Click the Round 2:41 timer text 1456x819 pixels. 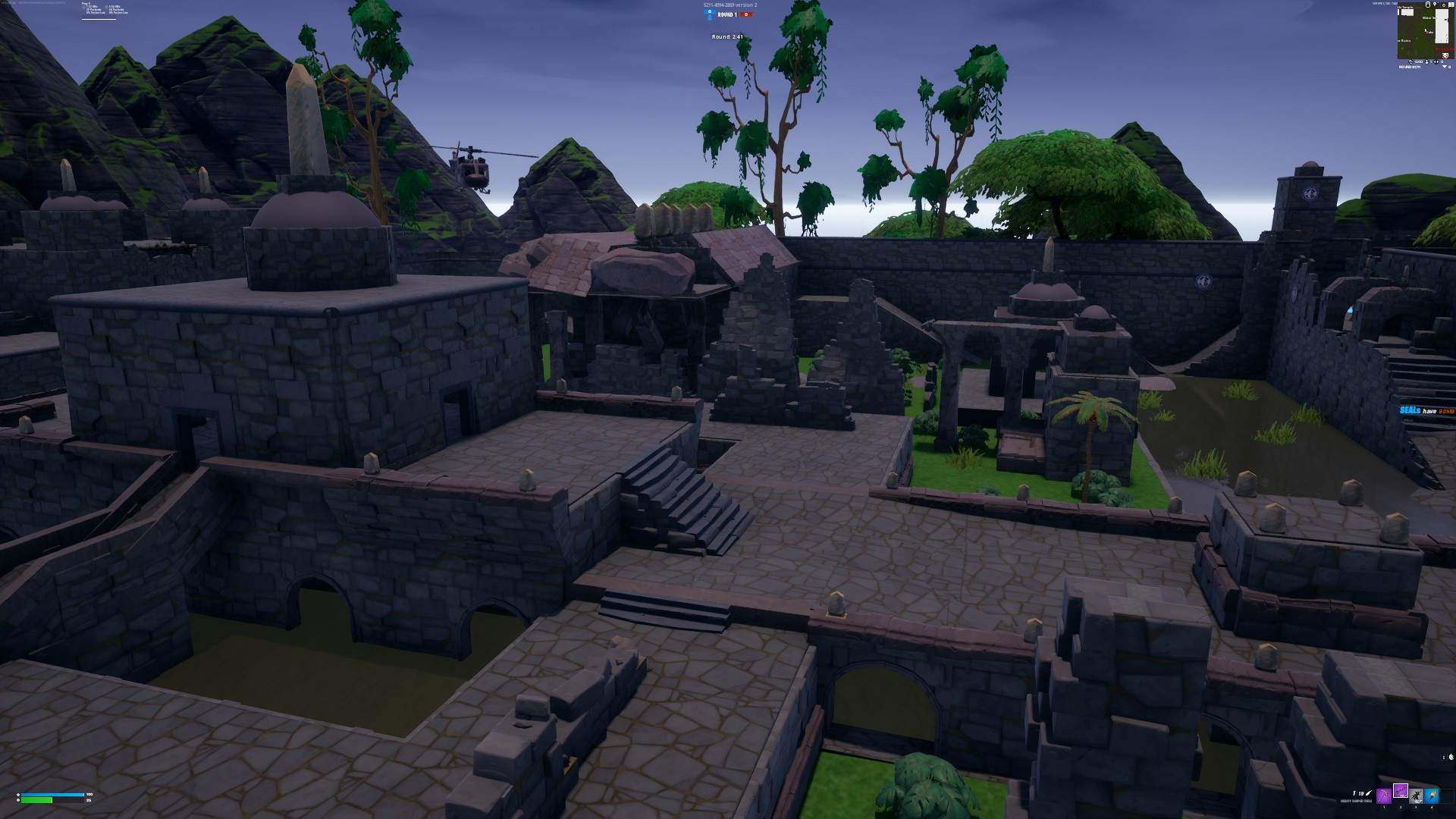[728, 36]
